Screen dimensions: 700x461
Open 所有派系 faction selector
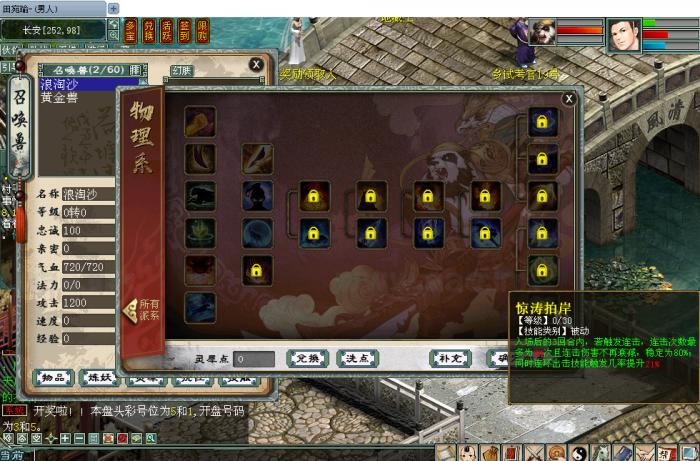142,310
